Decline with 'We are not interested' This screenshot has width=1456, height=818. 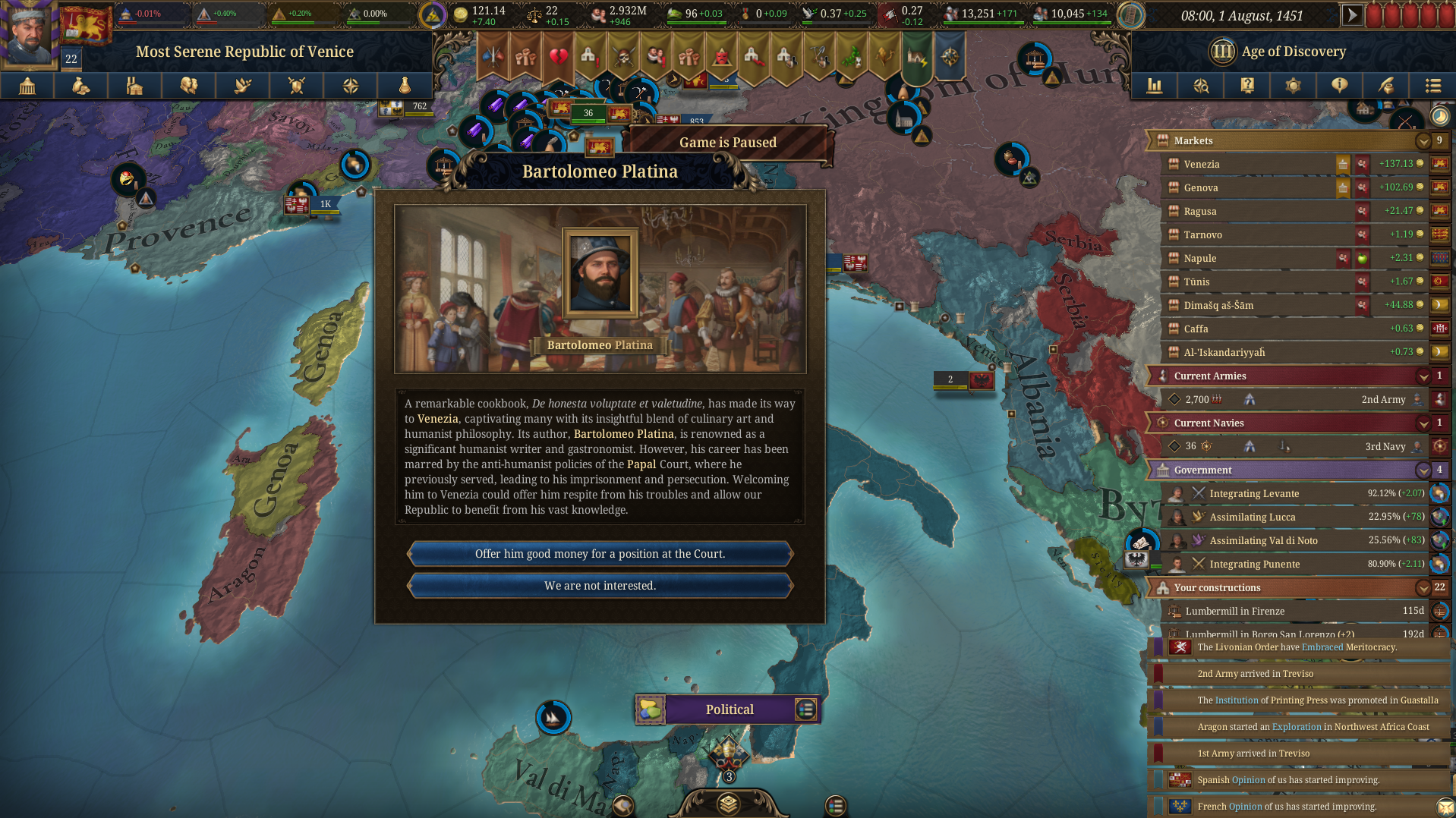pyautogui.click(x=600, y=585)
